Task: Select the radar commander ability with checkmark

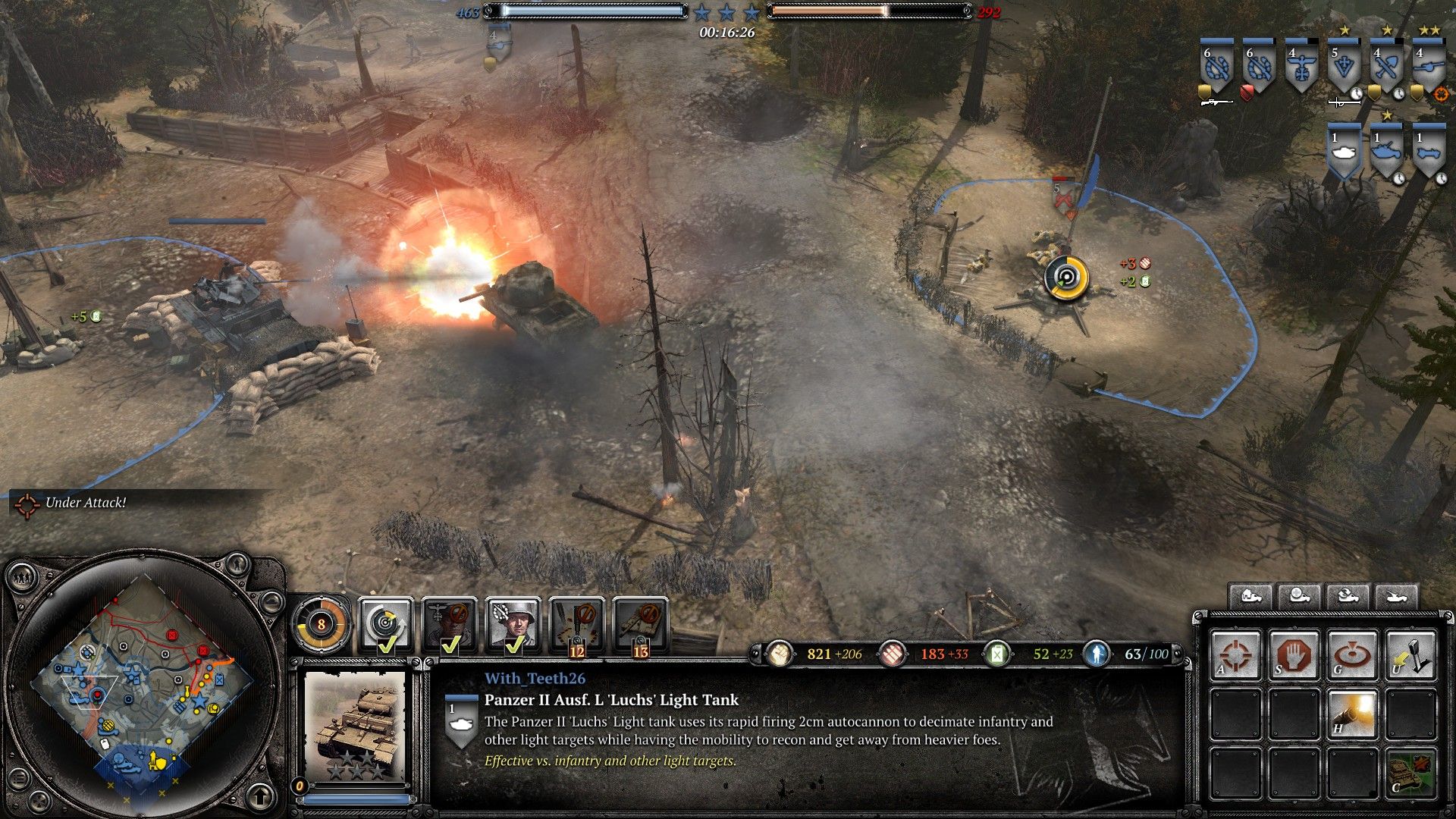Action: [x=386, y=626]
